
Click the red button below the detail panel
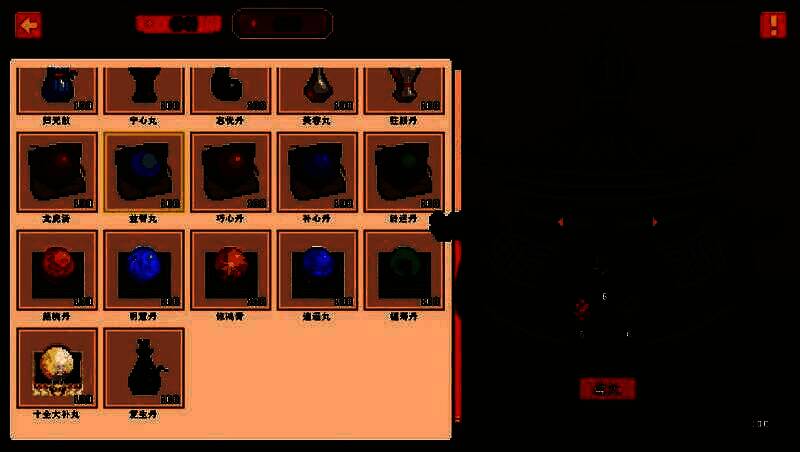[607, 388]
